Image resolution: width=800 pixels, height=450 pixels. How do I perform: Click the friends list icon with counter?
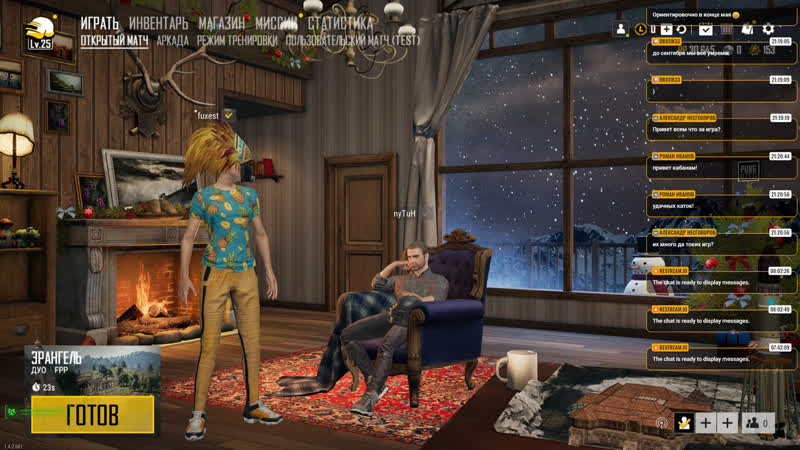point(759,422)
